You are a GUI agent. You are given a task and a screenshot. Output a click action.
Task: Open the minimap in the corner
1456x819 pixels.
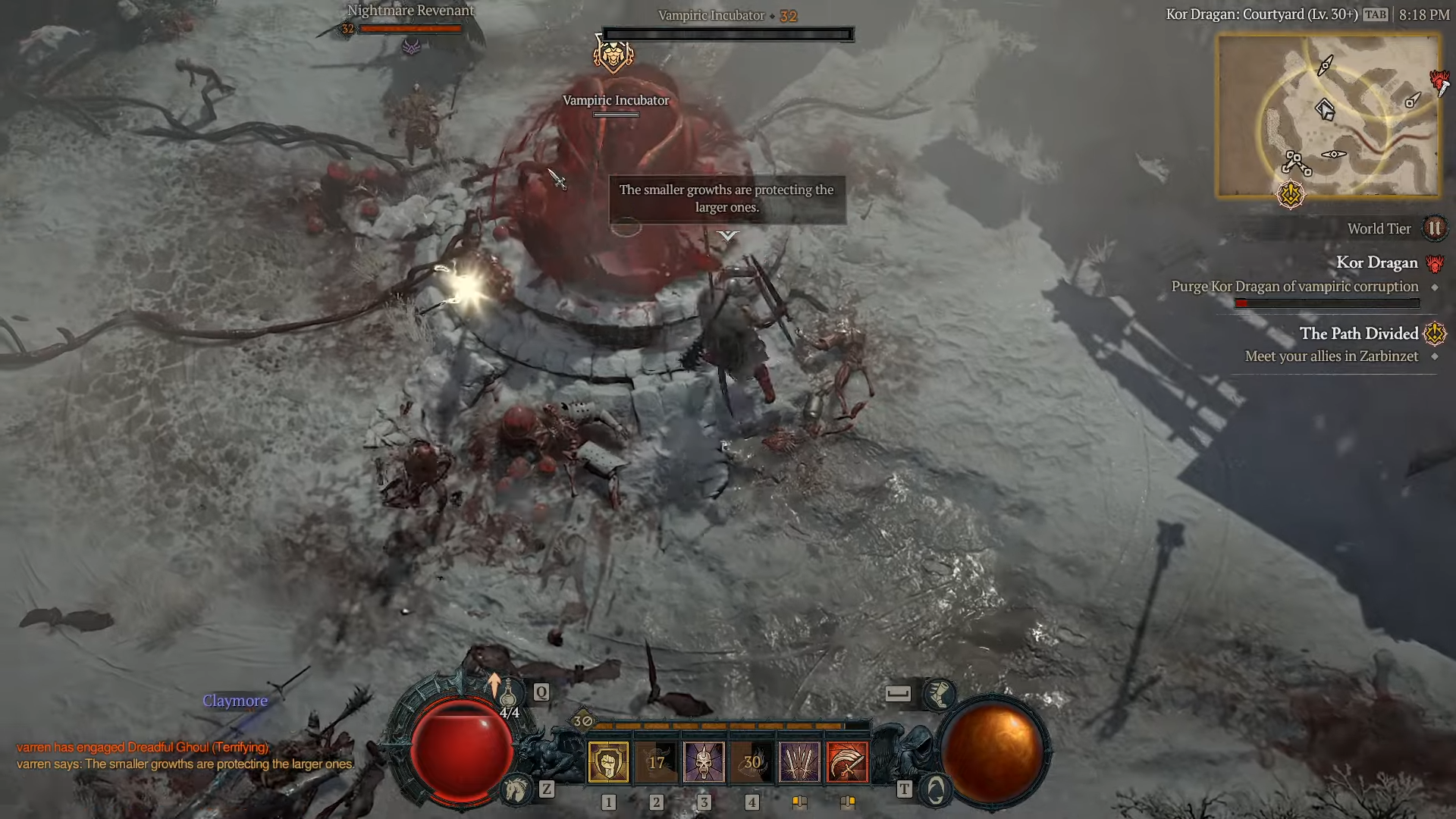point(1328,116)
